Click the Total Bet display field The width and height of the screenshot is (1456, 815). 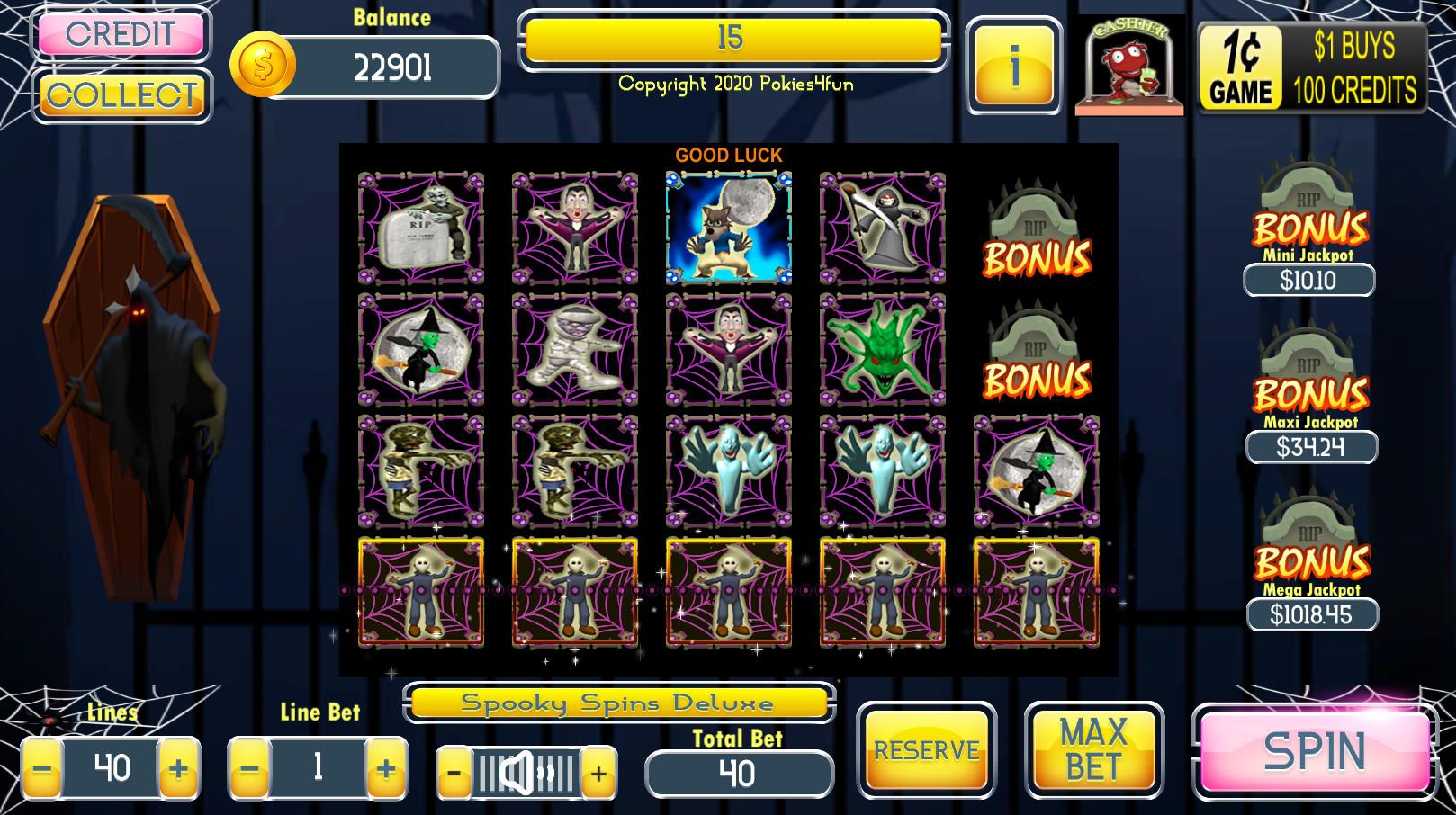pyautogui.click(x=738, y=774)
